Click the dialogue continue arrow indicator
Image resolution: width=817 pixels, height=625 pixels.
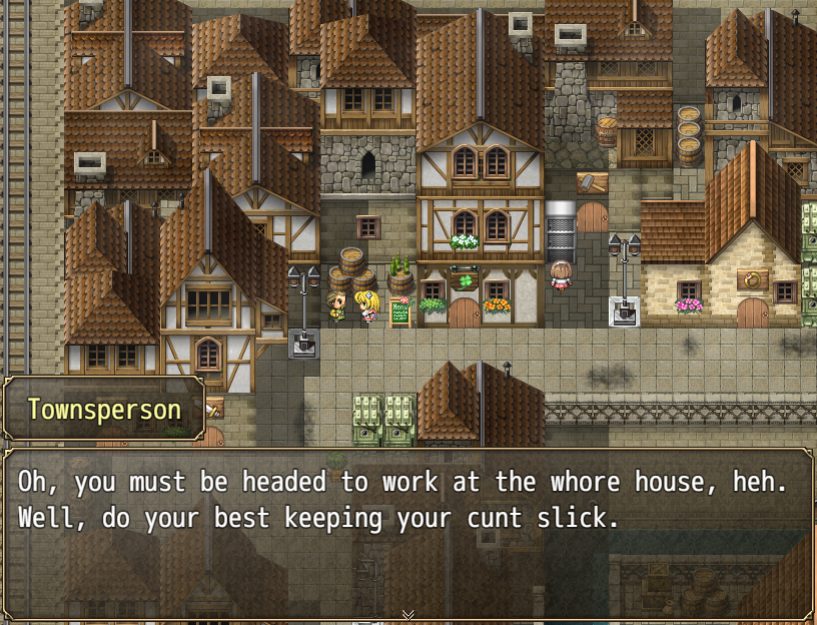tap(408, 614)
